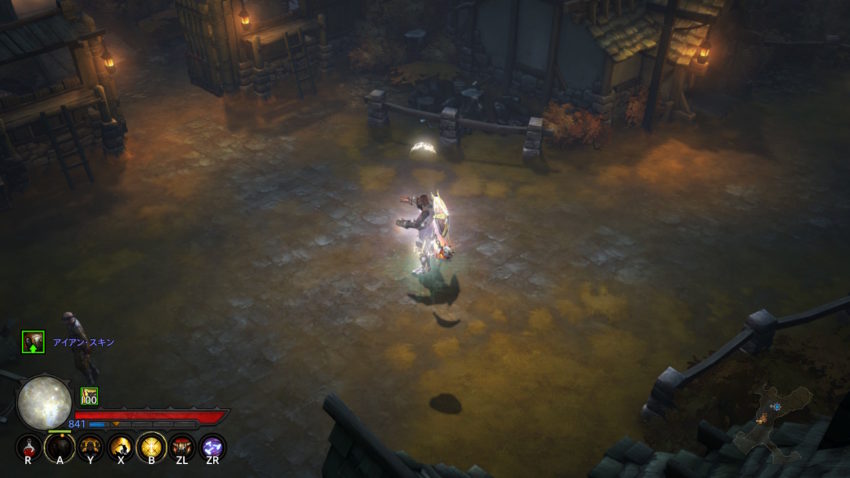
Task: Click the blue waypoint marker on minimap
Action: click(775, 408)
